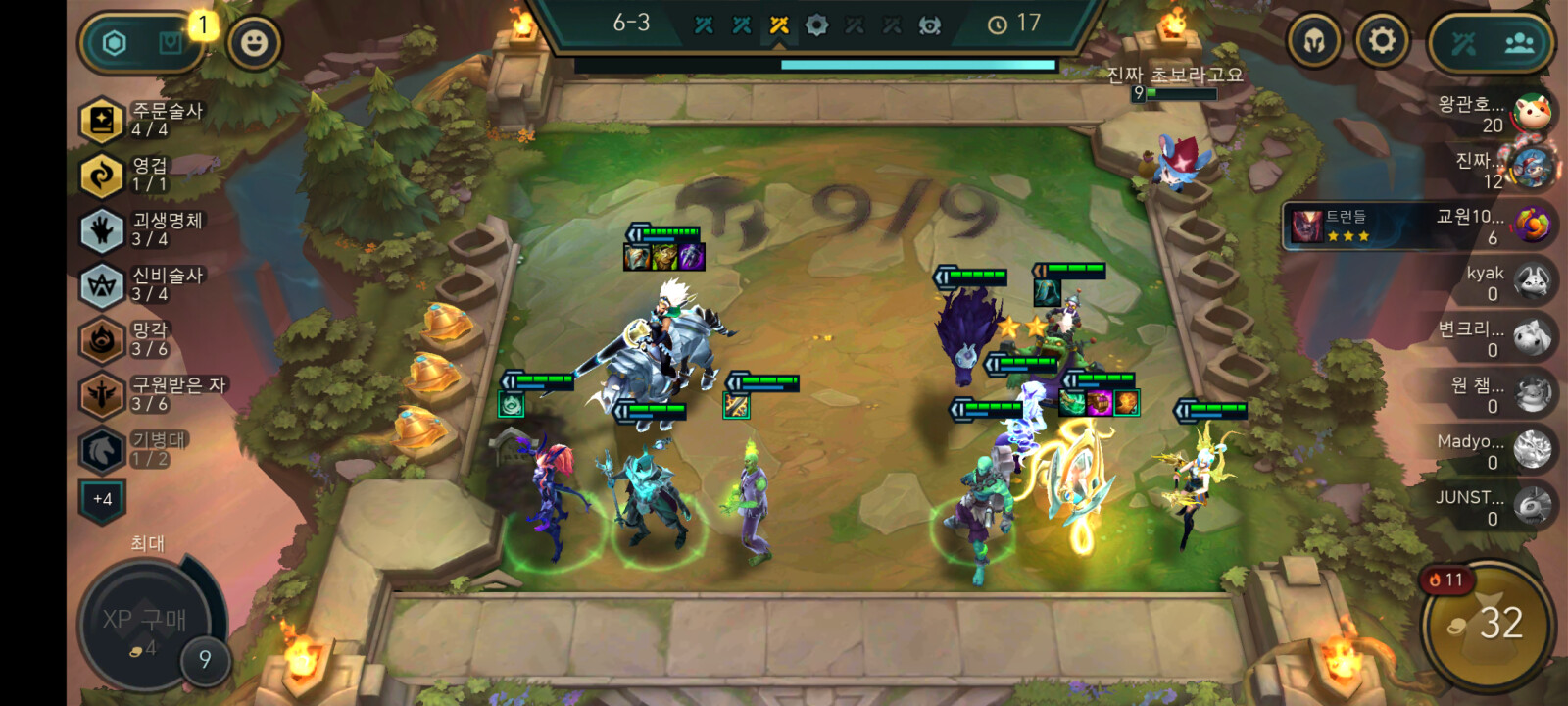This screenshot has width=1568, height=706.
Task: Open the settings gear menu
Action: [x=1381, y=41]
